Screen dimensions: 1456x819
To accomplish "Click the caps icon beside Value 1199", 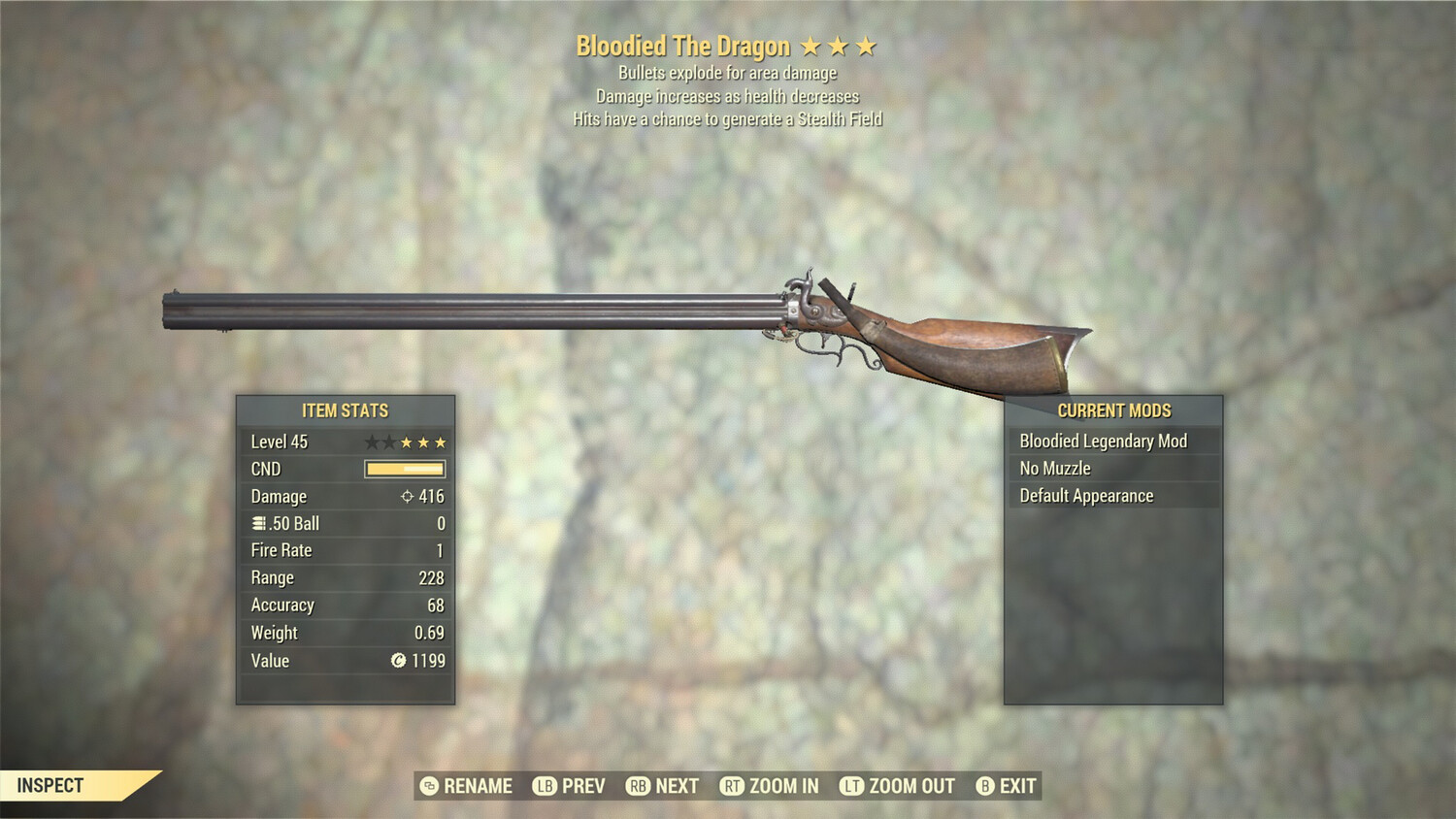I will point(399,661).
